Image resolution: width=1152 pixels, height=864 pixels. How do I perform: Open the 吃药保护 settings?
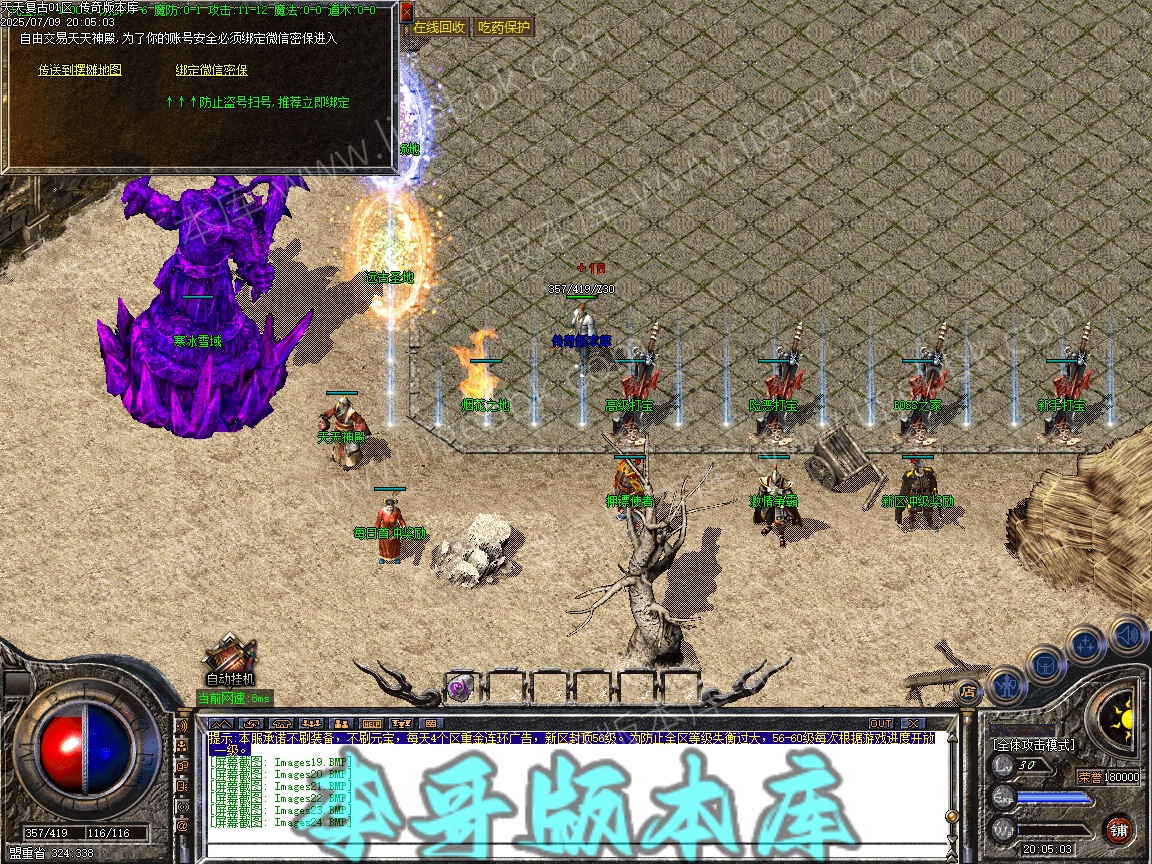coord(504,28)
